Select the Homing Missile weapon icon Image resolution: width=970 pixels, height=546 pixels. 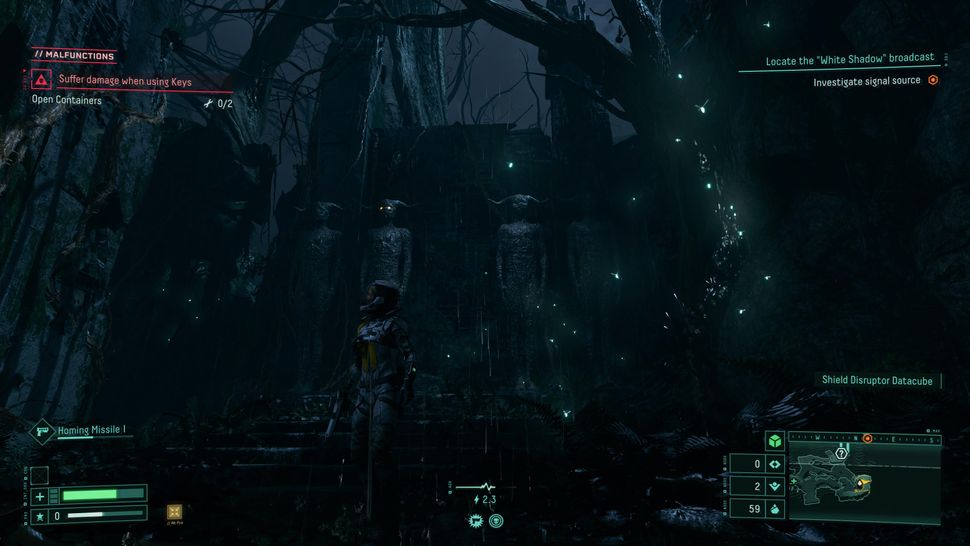pos(44,431)
